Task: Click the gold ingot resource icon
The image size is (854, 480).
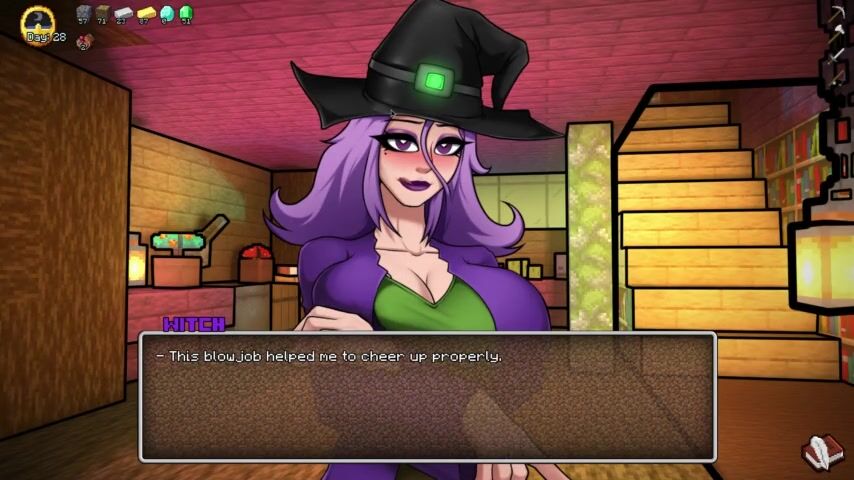Action: pyautogui.click(x=144, y=12)
